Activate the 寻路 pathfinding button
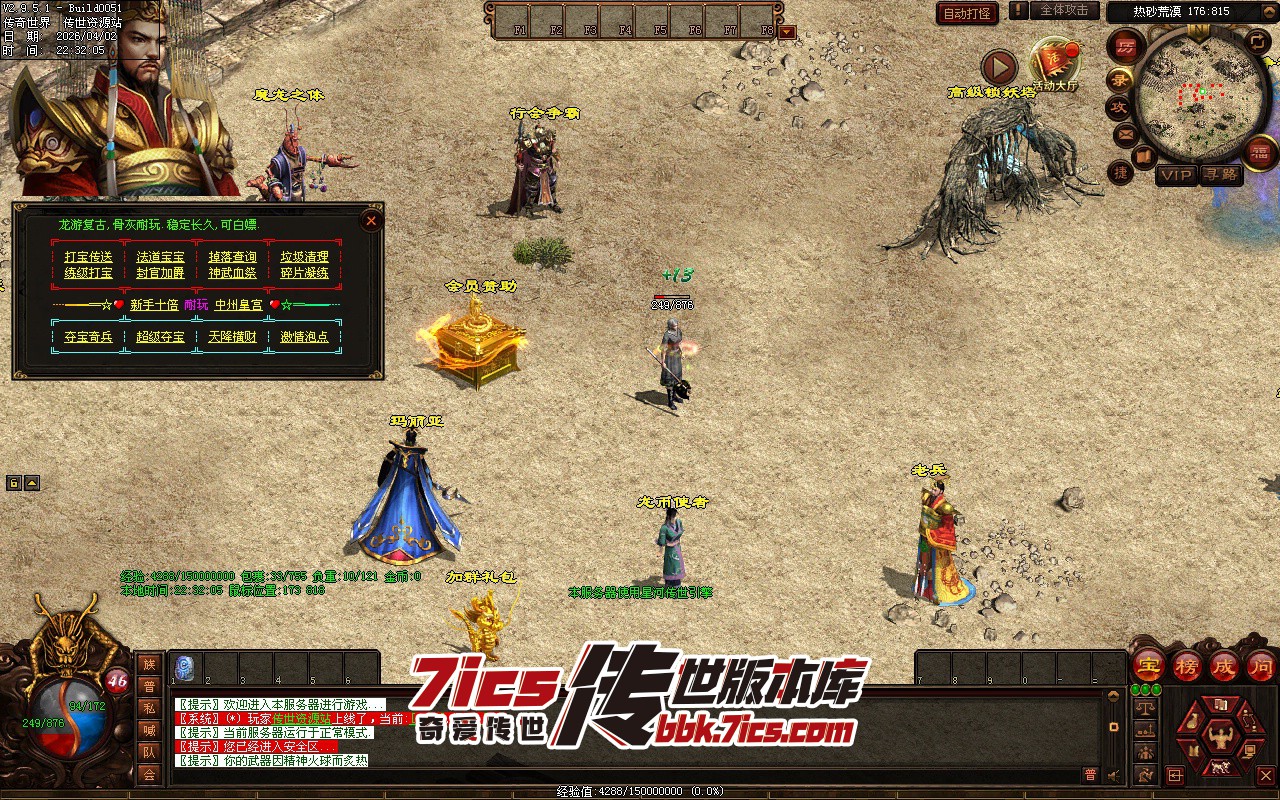1280x800 pixels. click(1220, 175)
